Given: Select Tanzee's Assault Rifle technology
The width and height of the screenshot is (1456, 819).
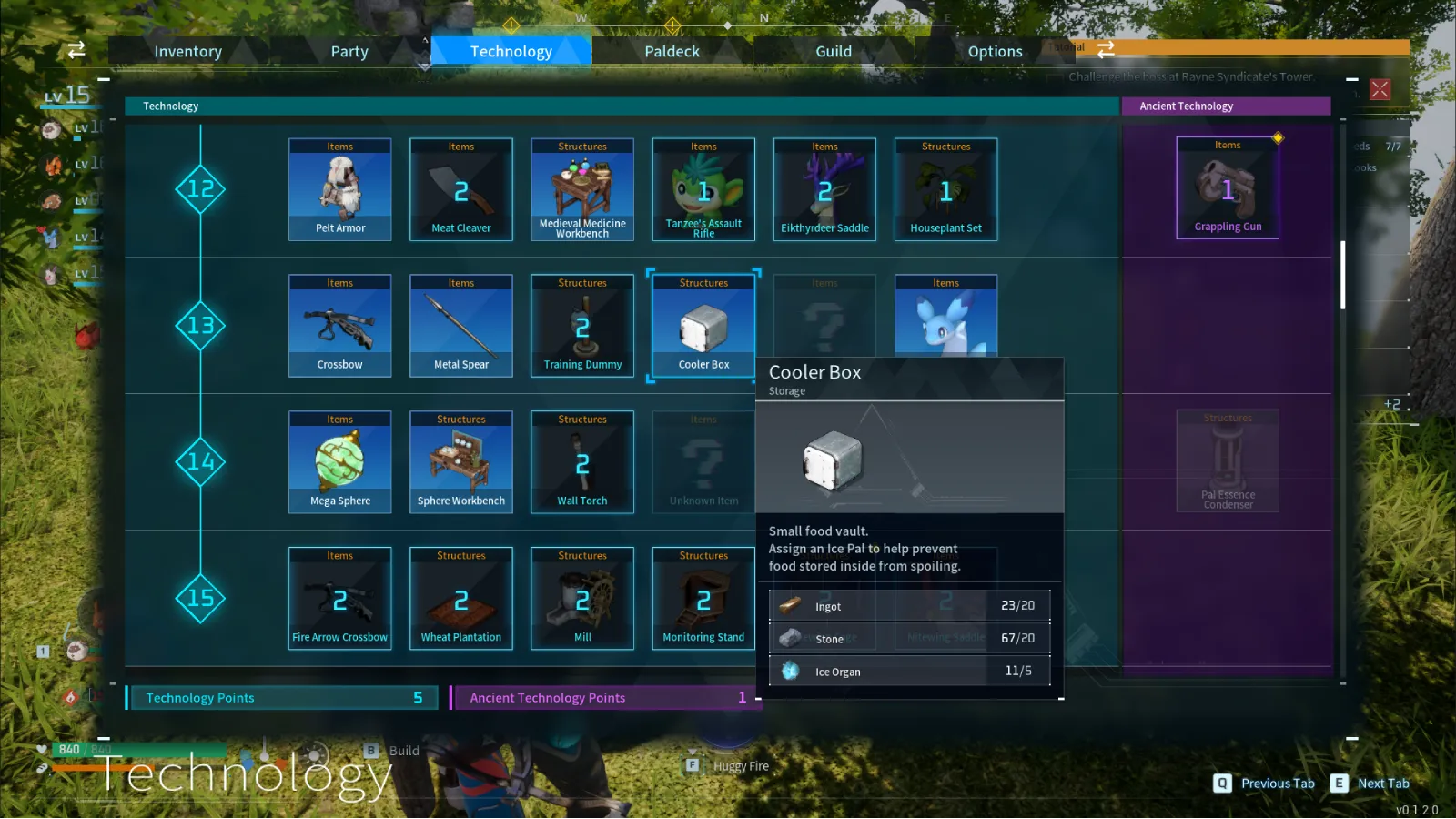Looking at the screenshot, I should coord(703,189).
